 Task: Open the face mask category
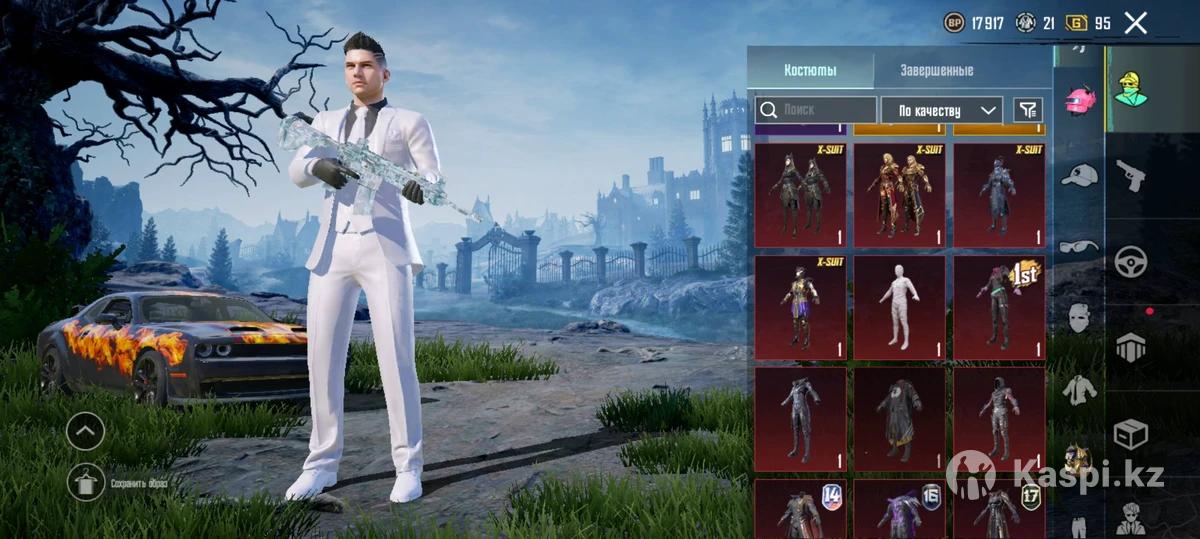pos(1079,318)
